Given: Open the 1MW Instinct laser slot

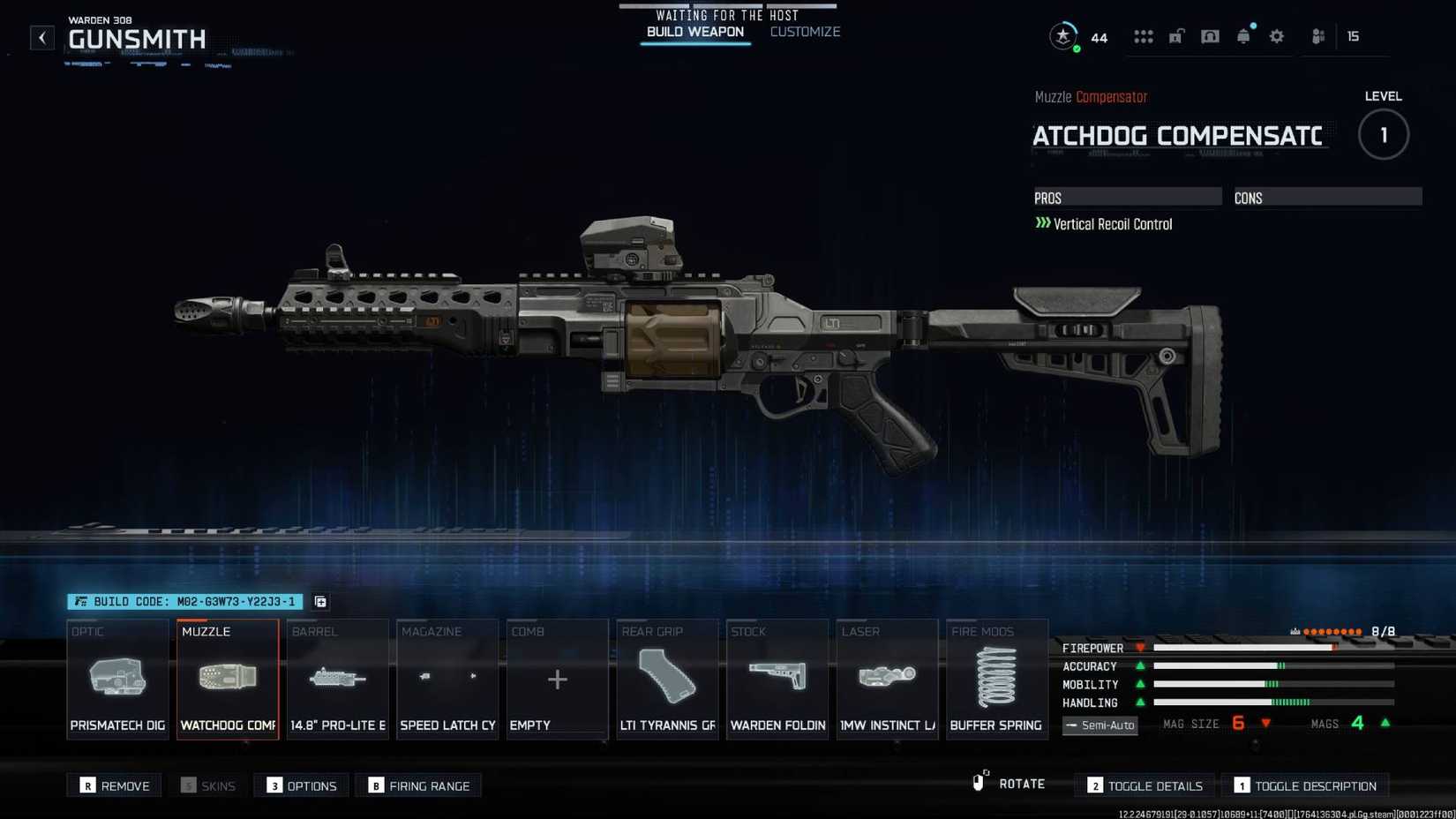Looking at the screenshot, I should click(x=887, y=680).
